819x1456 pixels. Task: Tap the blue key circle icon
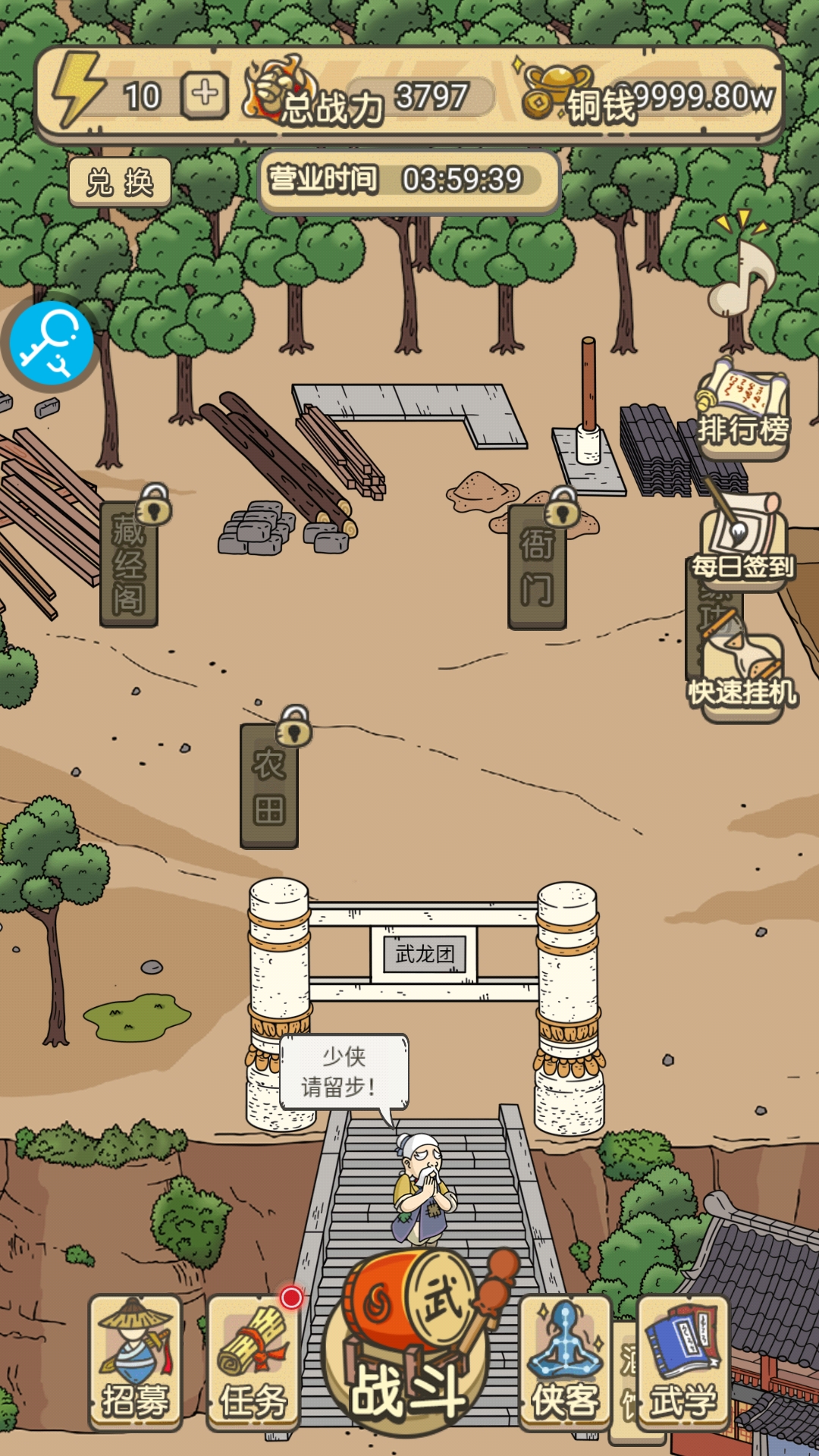tap(52, 343)
